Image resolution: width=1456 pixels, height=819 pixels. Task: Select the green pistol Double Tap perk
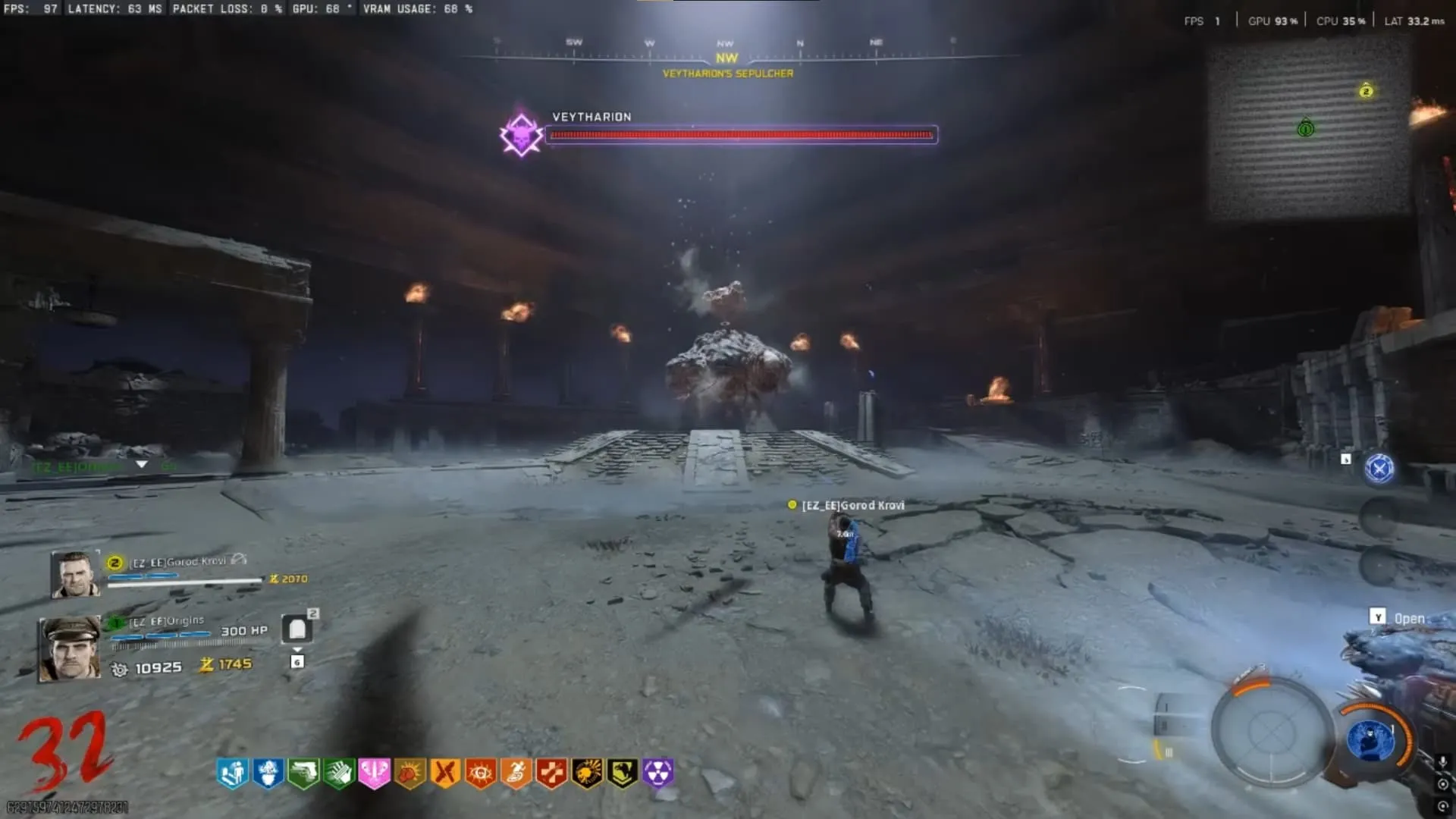pos(303,773)
